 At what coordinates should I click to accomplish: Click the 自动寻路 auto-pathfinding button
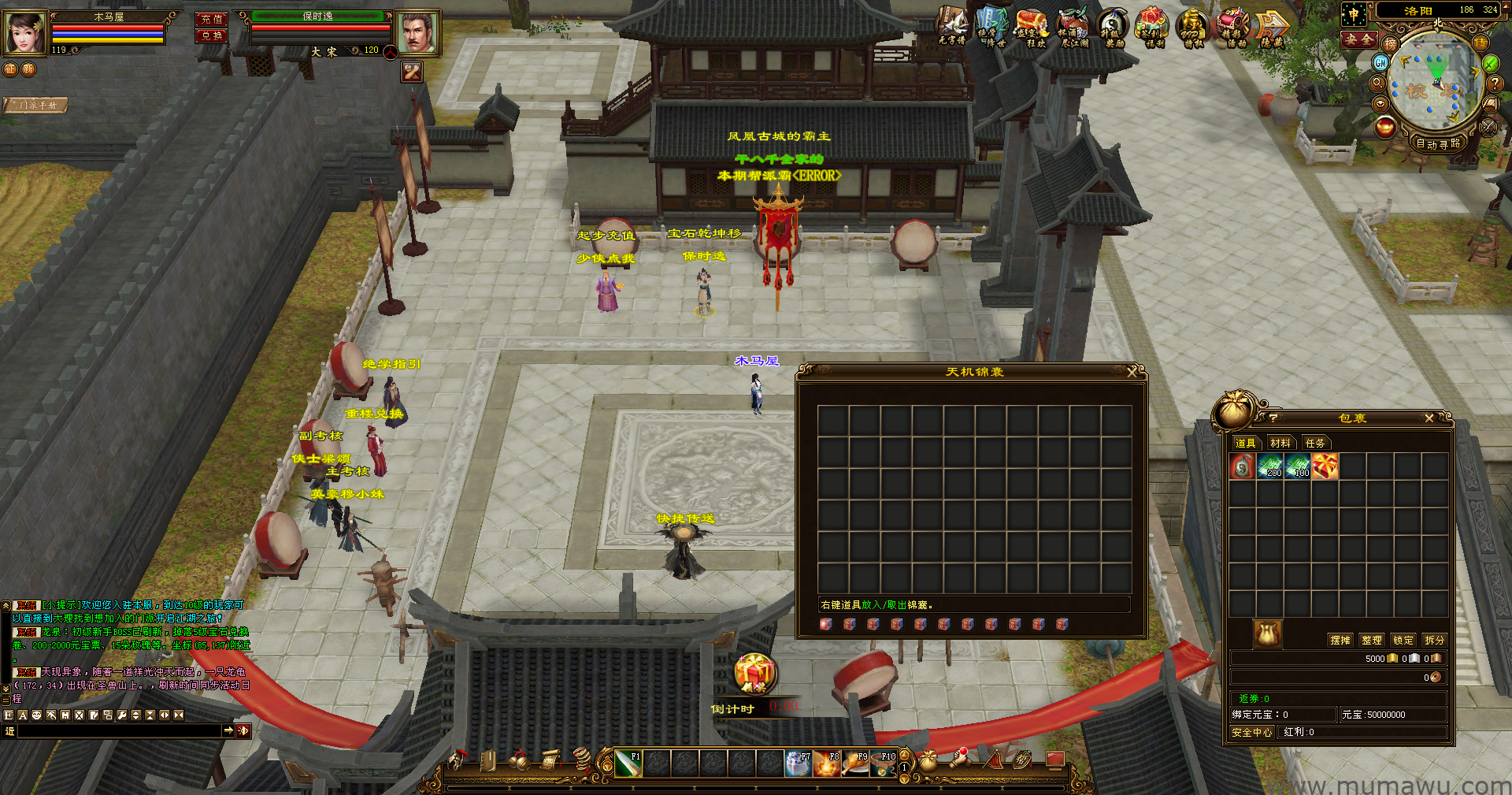pos(1438,143)
